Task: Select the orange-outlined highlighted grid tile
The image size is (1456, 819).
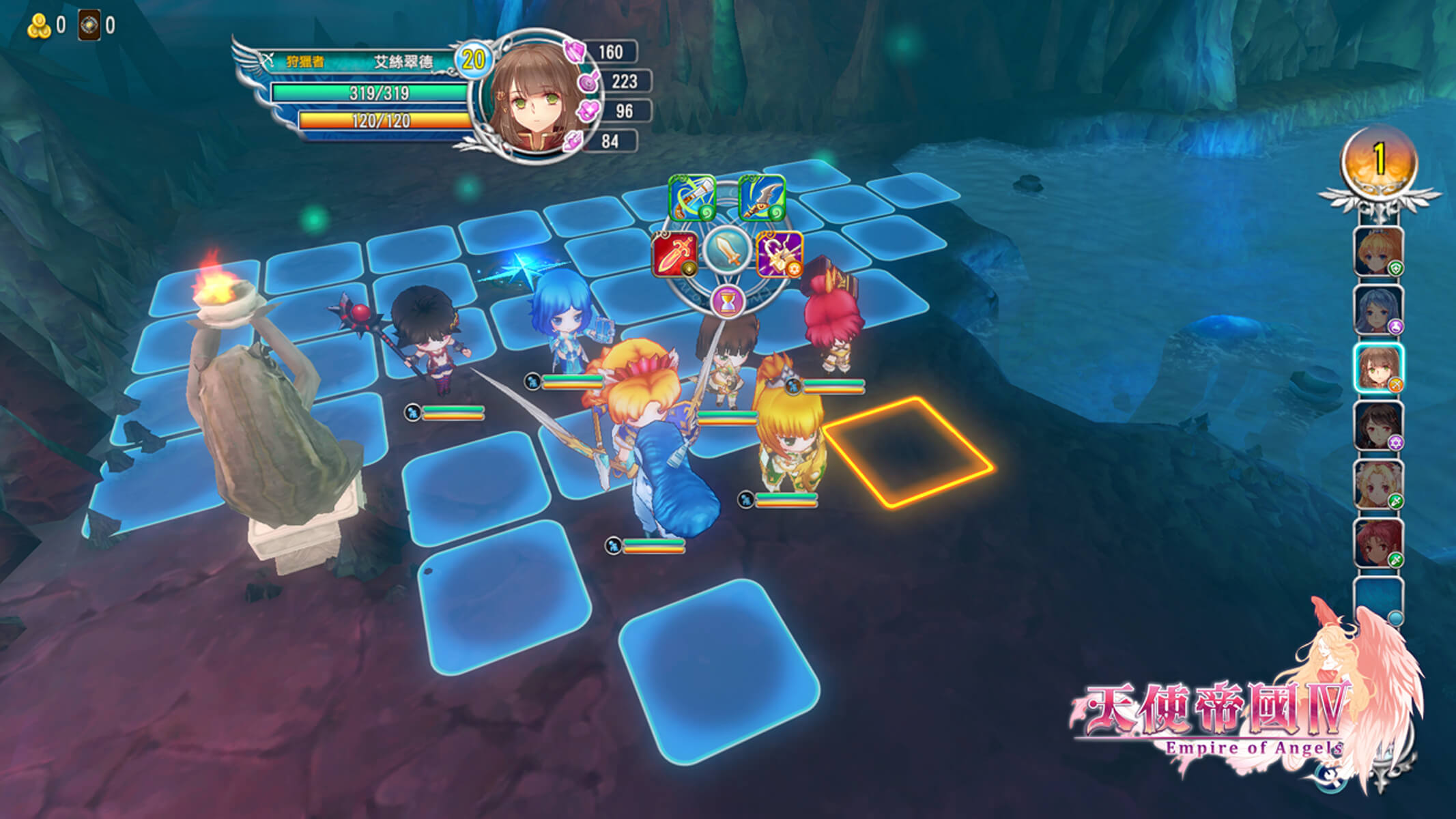Action: tap(907, 450)
